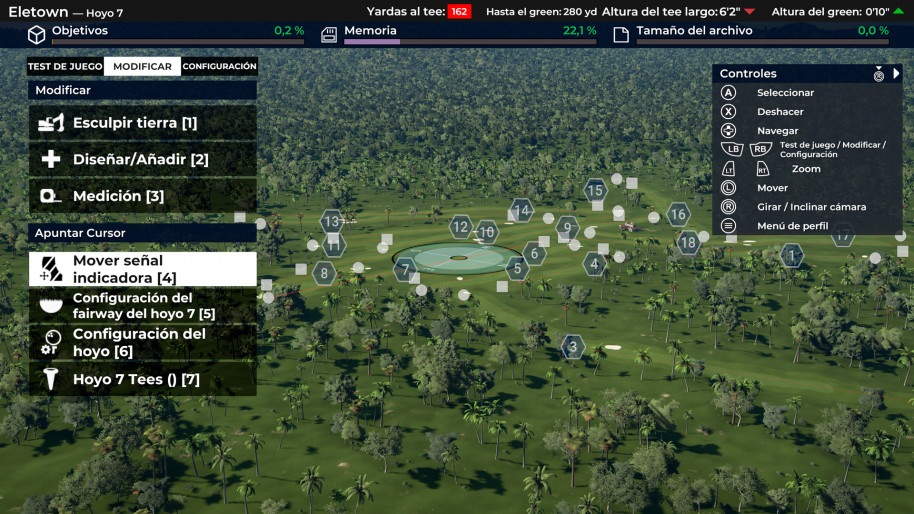Screen dimensions: 914x514
Task: Activate Mover señal indicadora option
Action: pos(142,269)
